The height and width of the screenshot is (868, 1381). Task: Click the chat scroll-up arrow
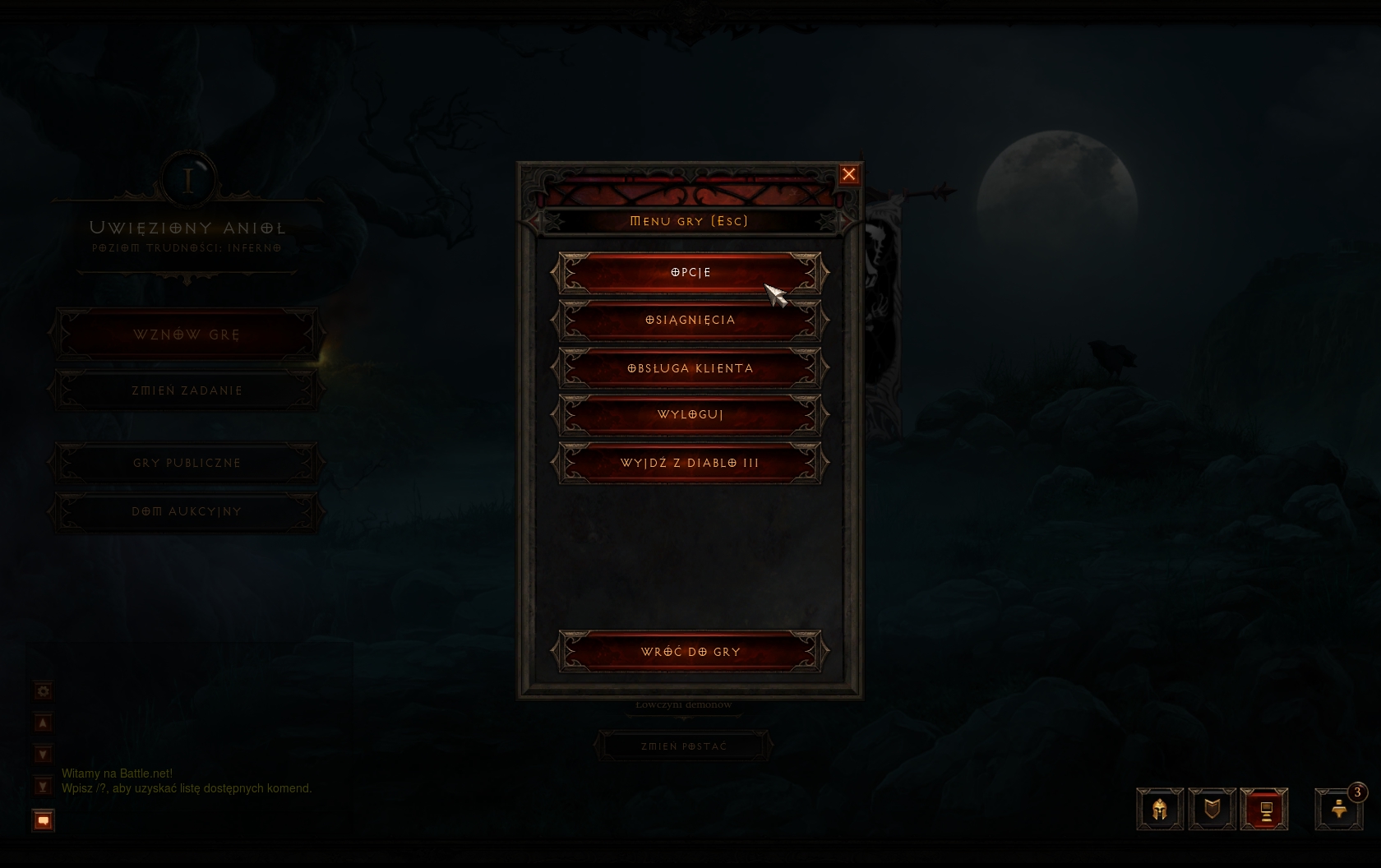pos(44,723)
